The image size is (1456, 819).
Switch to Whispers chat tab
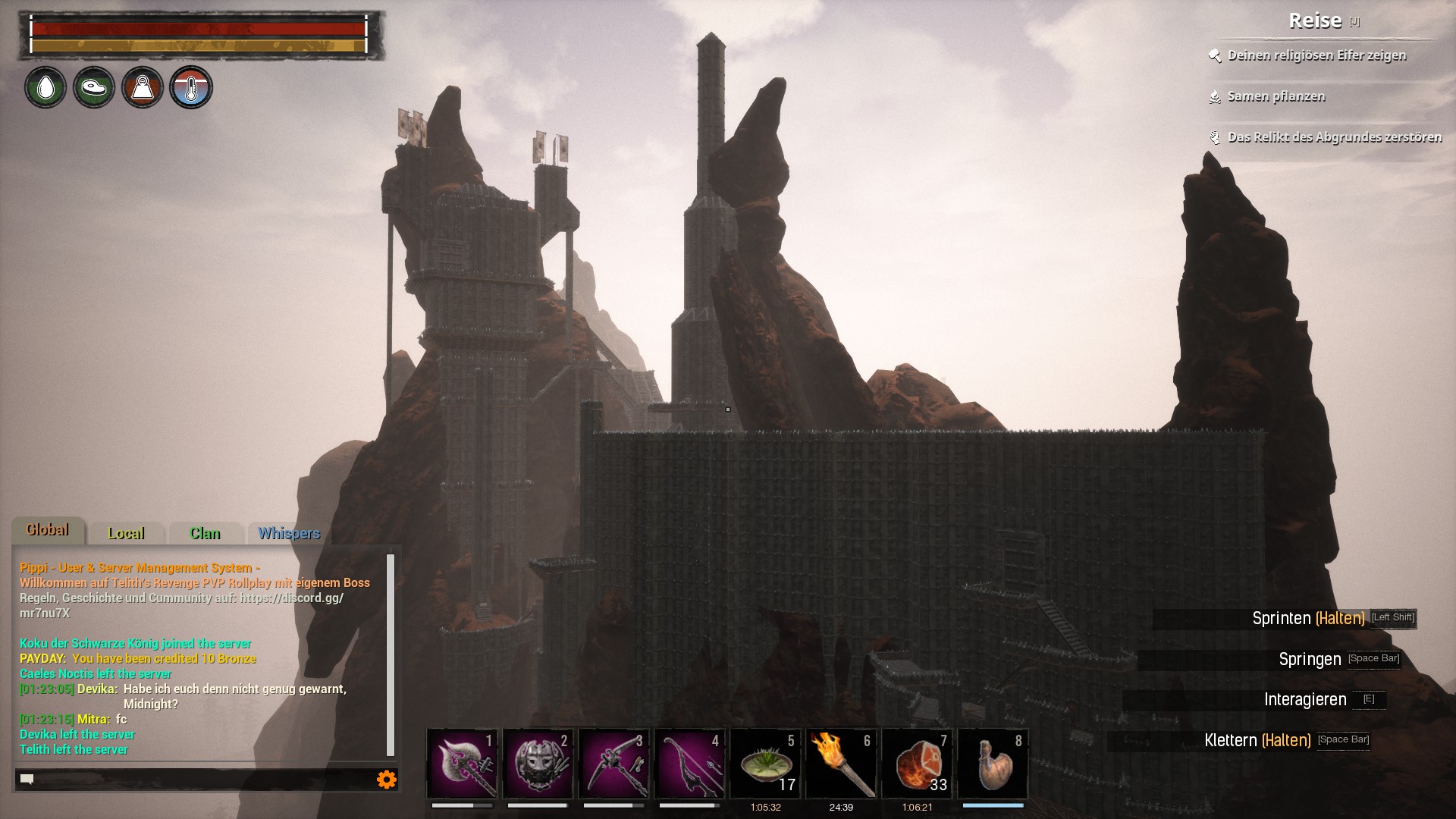pos(289,534)
